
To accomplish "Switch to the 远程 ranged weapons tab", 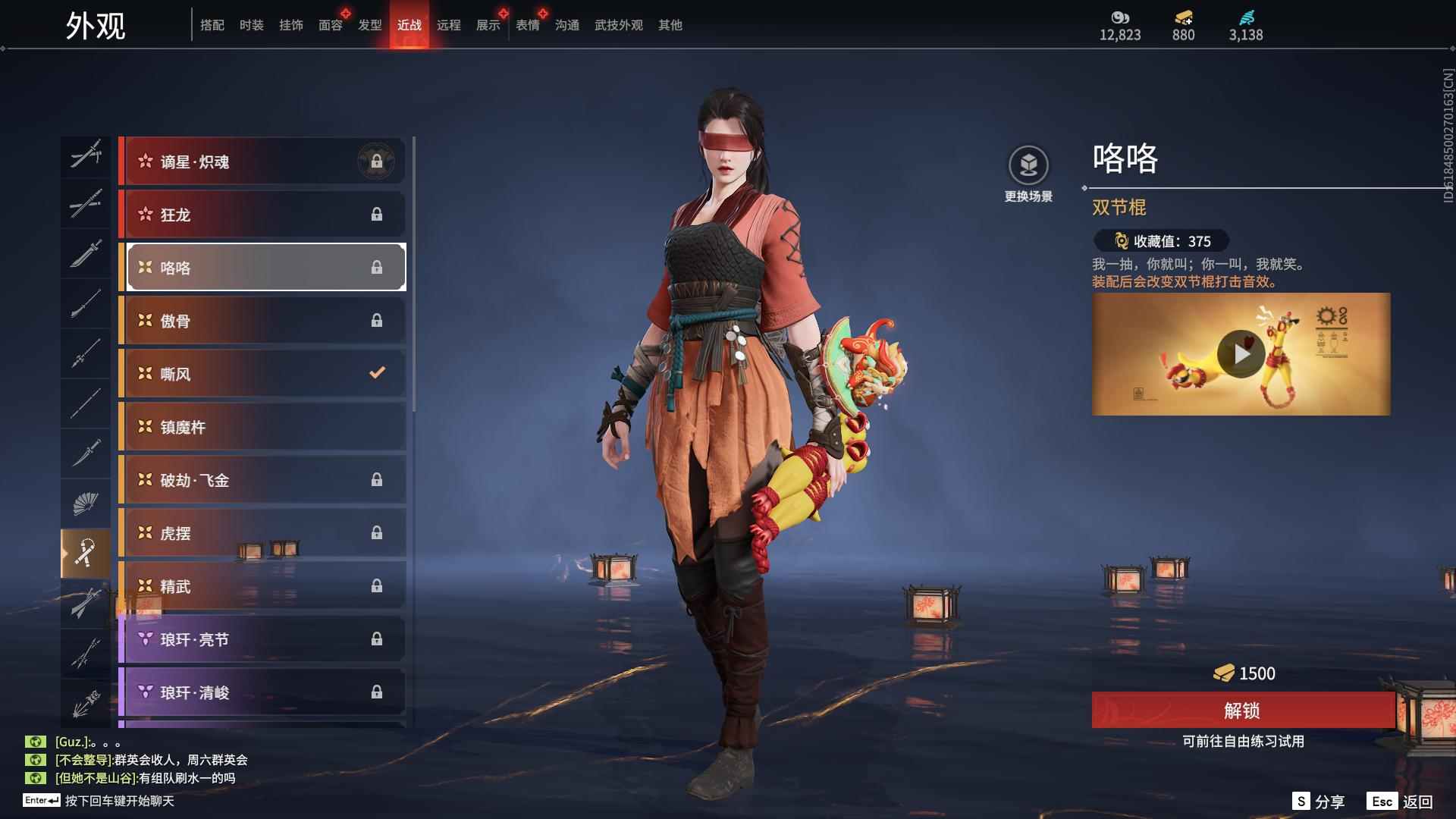I will (x=450, y=25).
